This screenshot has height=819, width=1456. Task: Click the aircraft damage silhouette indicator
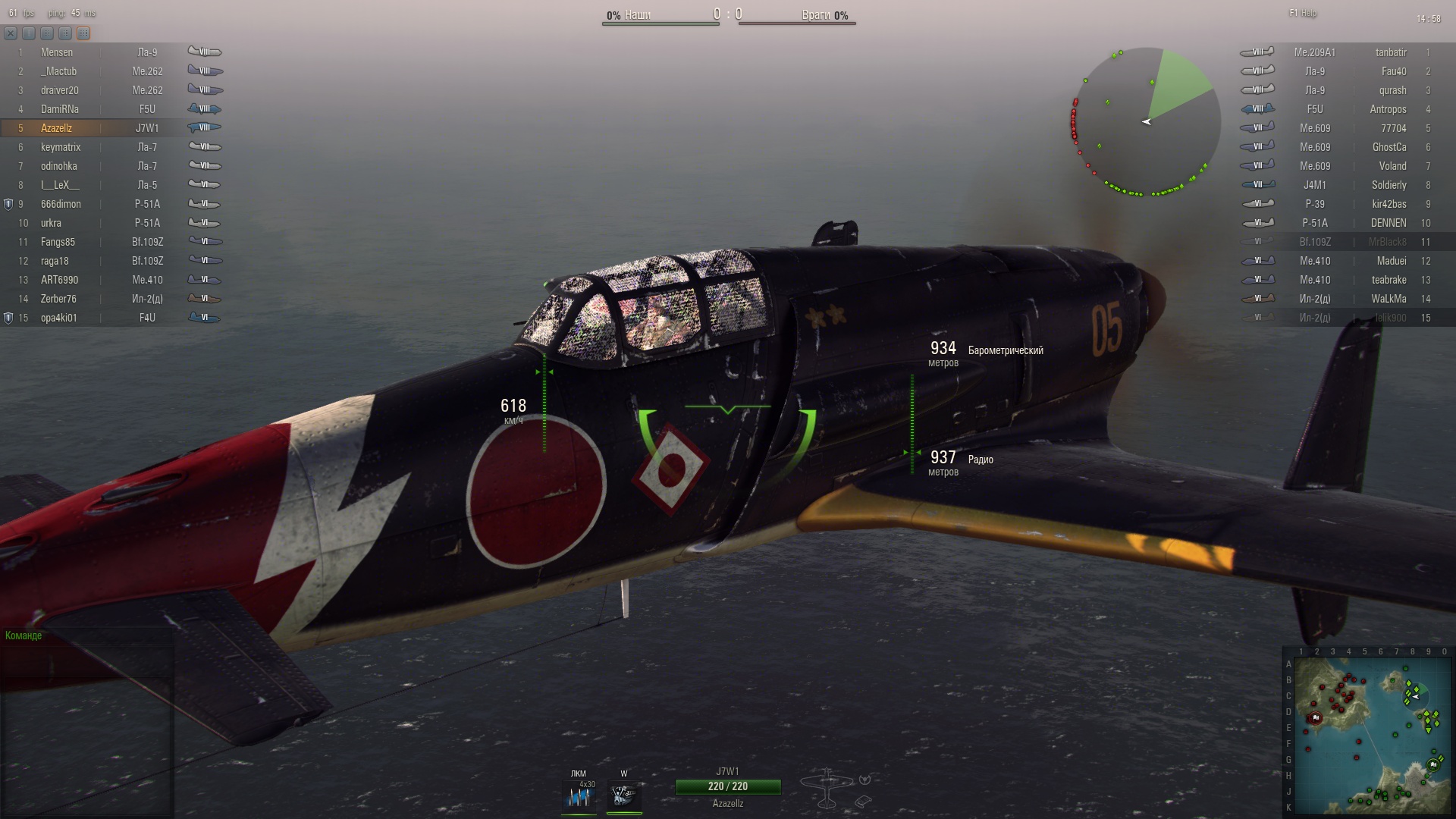point(827,789)
